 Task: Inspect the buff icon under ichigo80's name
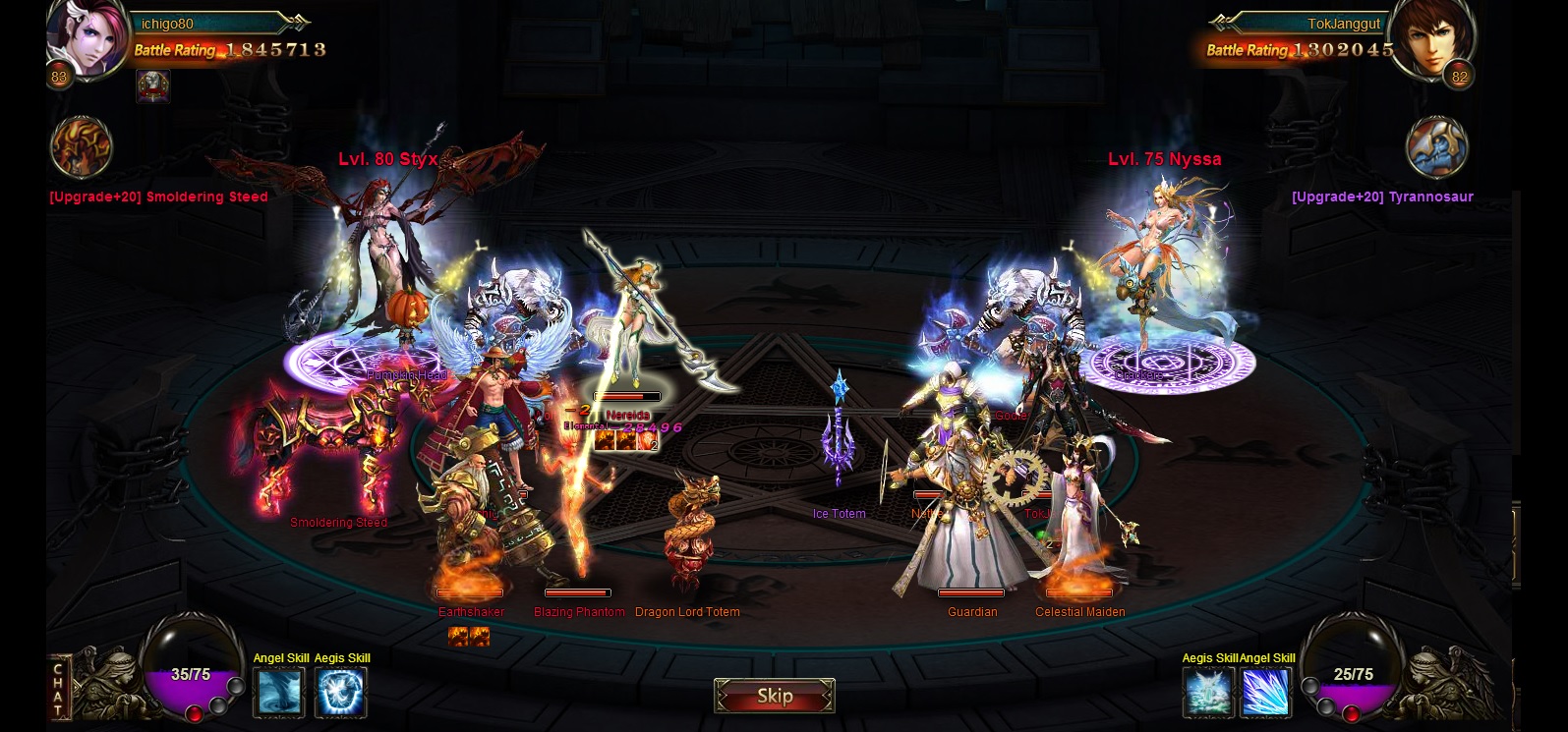coord(152,86)
